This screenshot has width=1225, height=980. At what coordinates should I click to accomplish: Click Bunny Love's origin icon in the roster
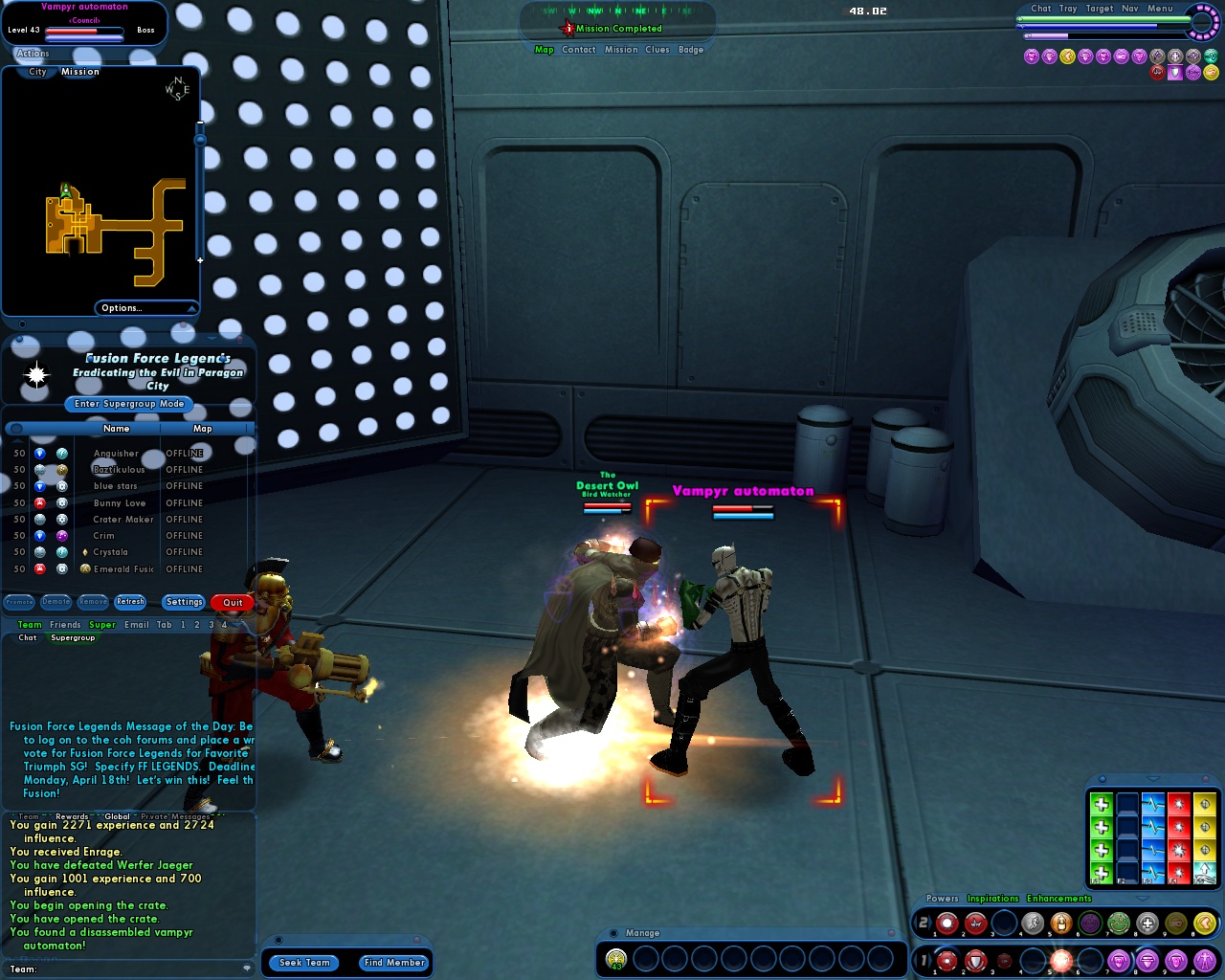[63, 502]
